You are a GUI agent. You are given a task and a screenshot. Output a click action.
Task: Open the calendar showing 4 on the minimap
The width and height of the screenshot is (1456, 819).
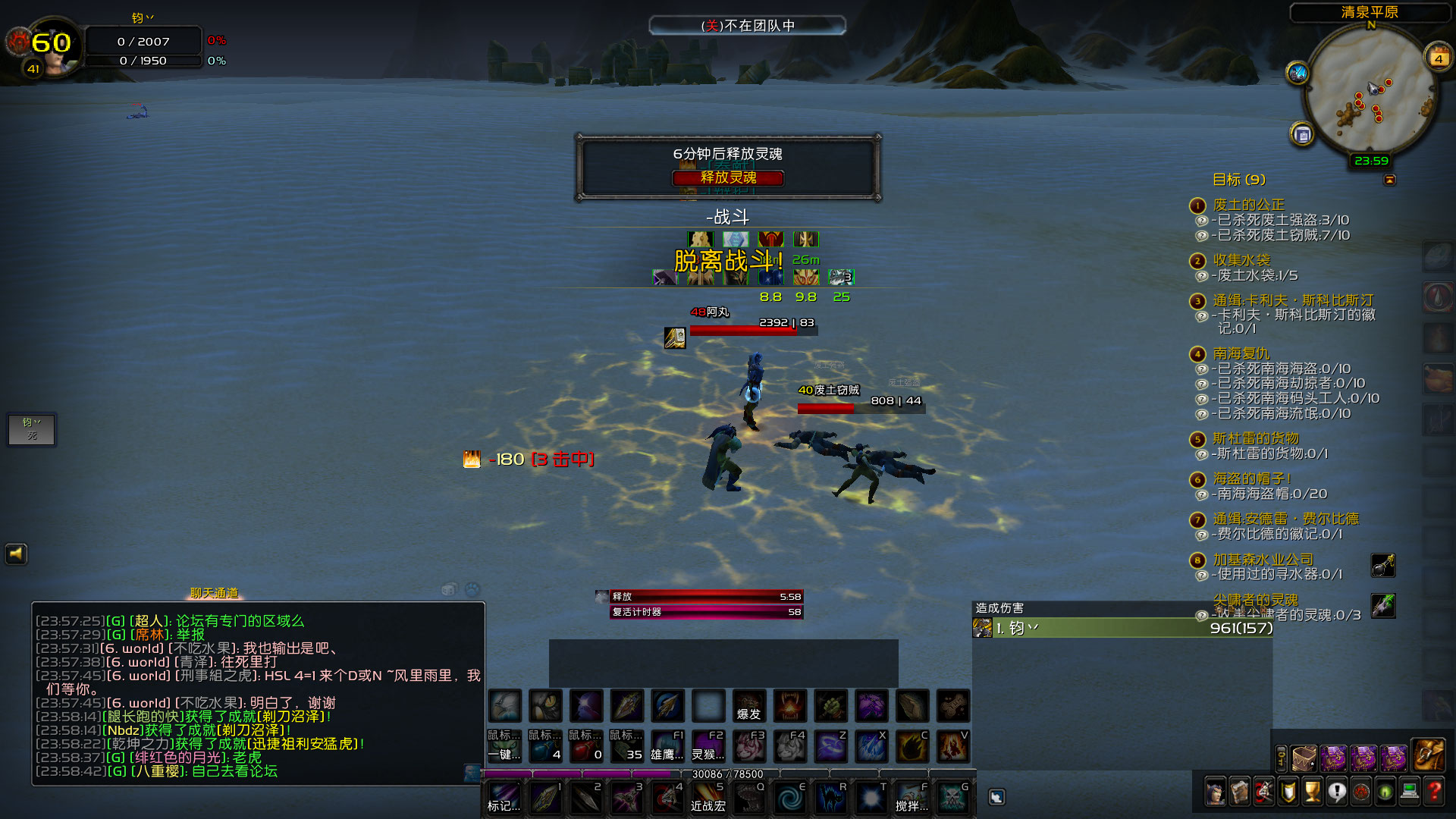point(1439,57)
